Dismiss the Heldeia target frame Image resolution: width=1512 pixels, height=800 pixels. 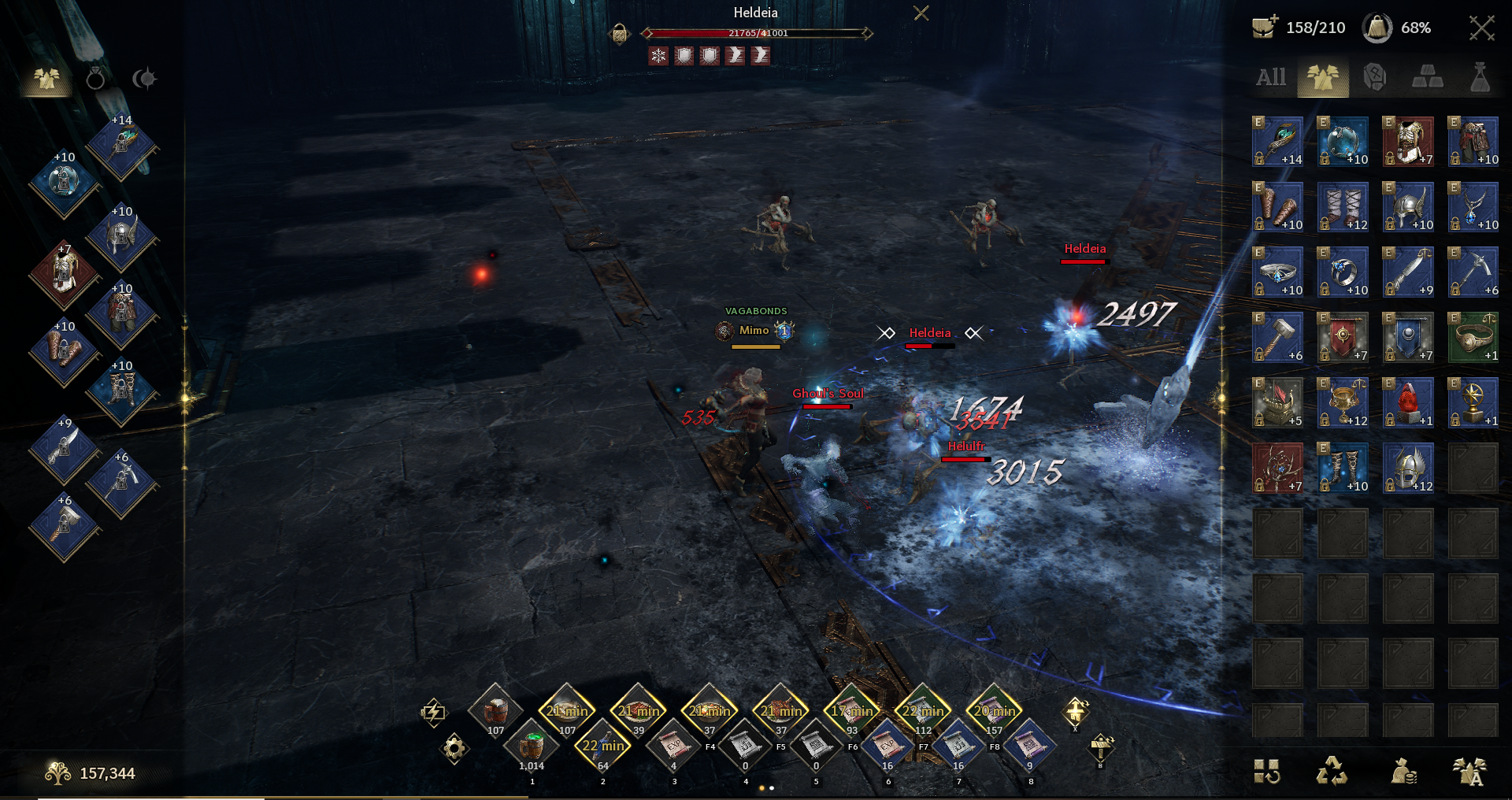[921, 13]
